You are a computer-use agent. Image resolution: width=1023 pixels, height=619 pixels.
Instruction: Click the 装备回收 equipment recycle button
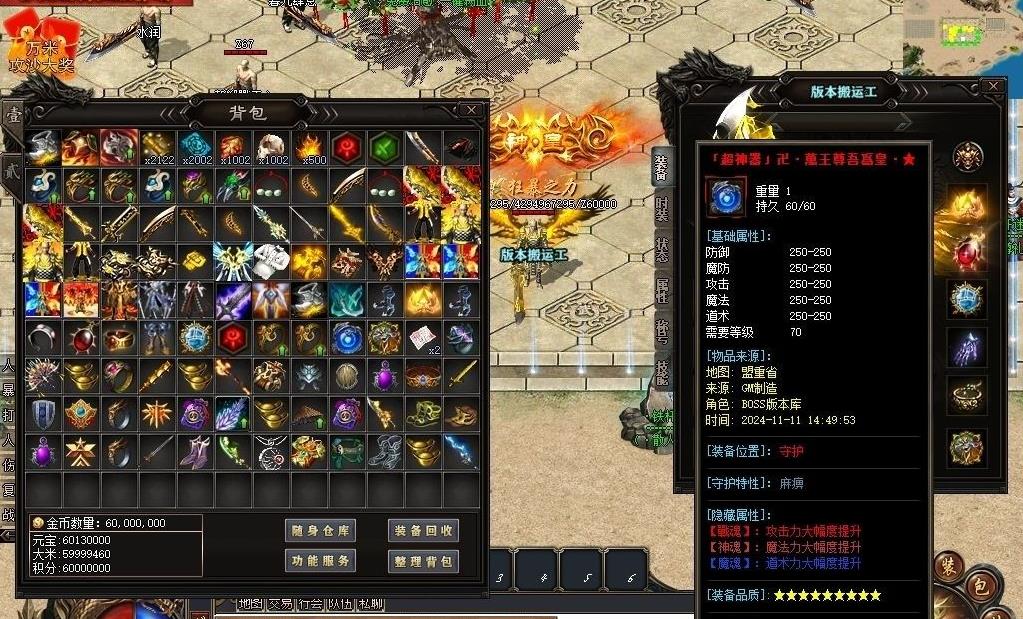(423, 530)
